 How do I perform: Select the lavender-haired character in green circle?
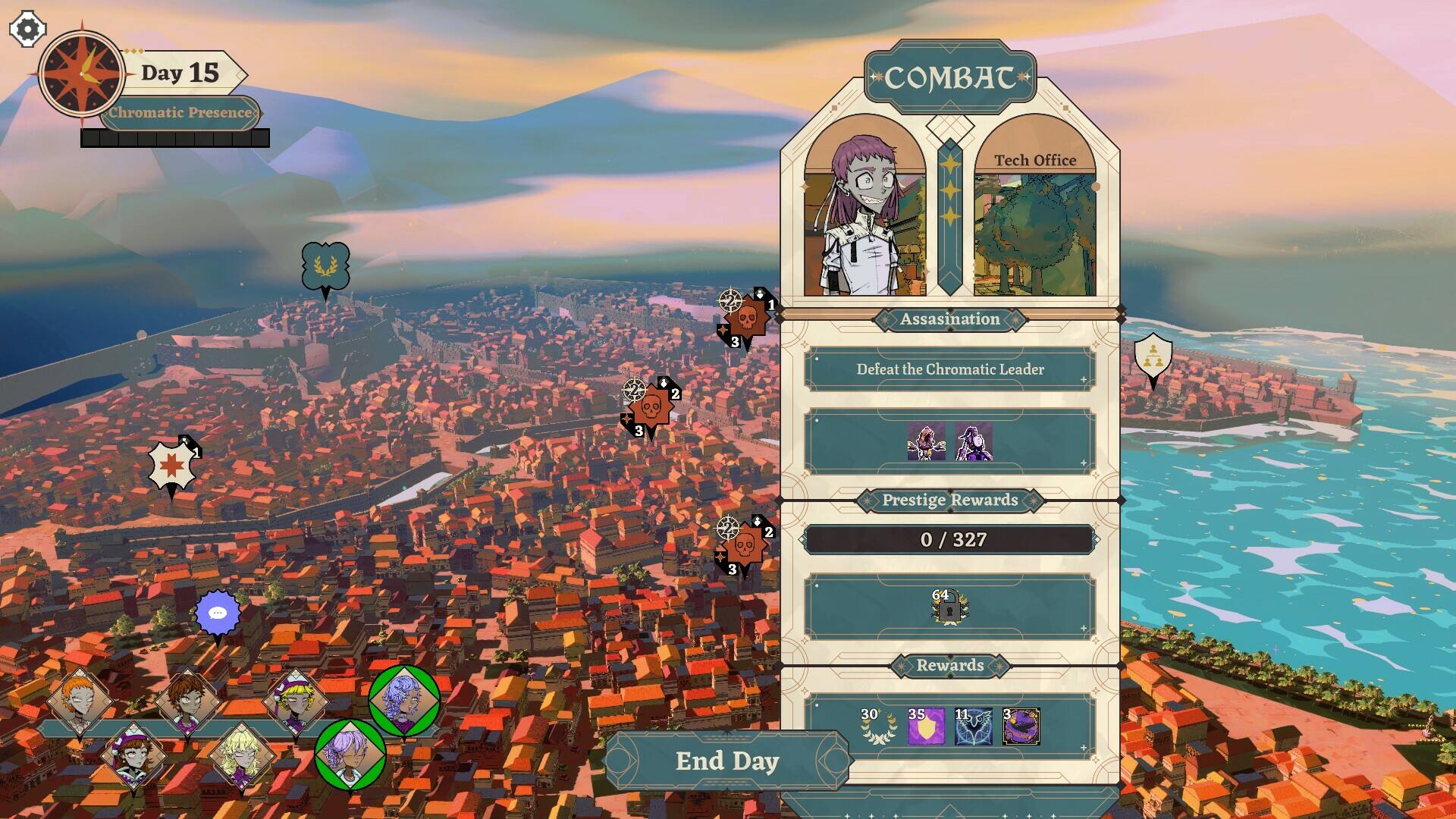point(350,755)
